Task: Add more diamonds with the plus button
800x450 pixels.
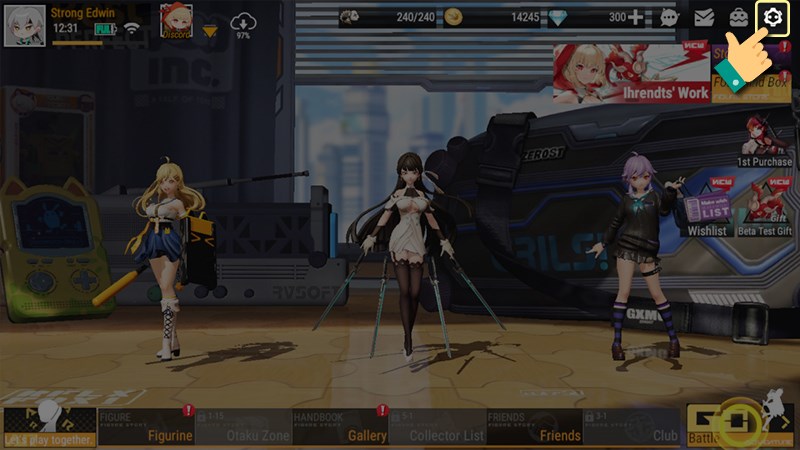Action: tap(636, 17)
